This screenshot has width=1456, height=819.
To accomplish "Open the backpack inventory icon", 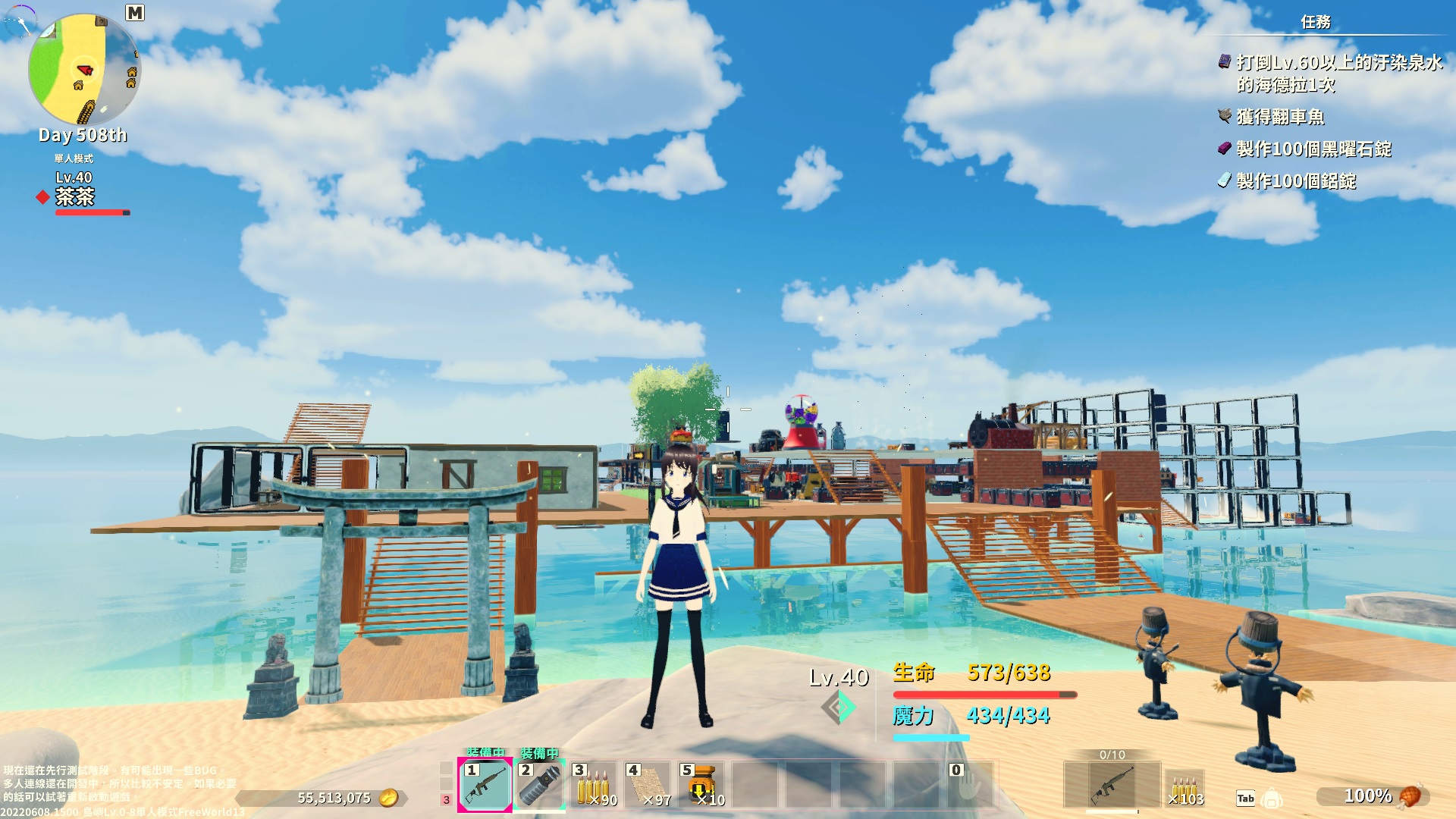I will pos(1272,799).
